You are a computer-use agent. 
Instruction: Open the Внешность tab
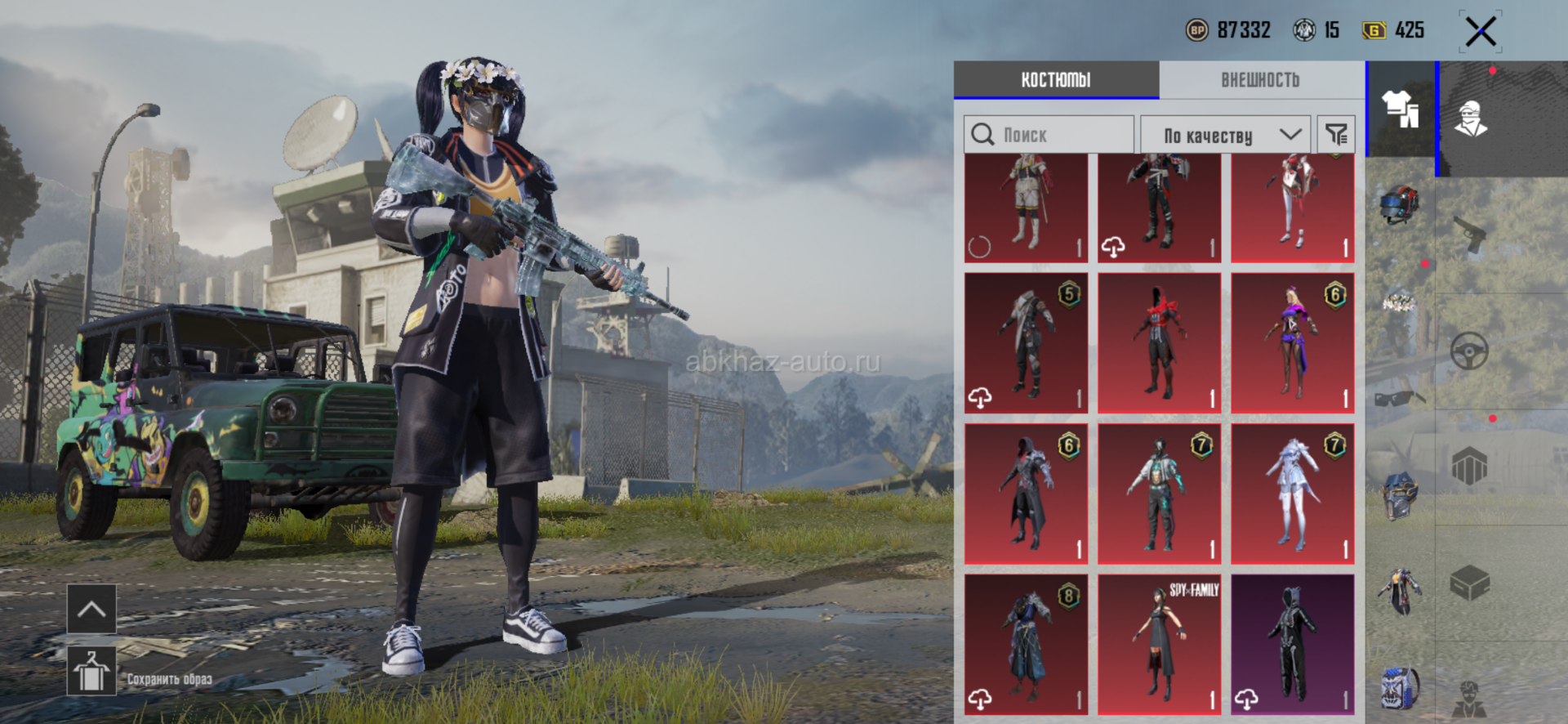[1260, 80]
